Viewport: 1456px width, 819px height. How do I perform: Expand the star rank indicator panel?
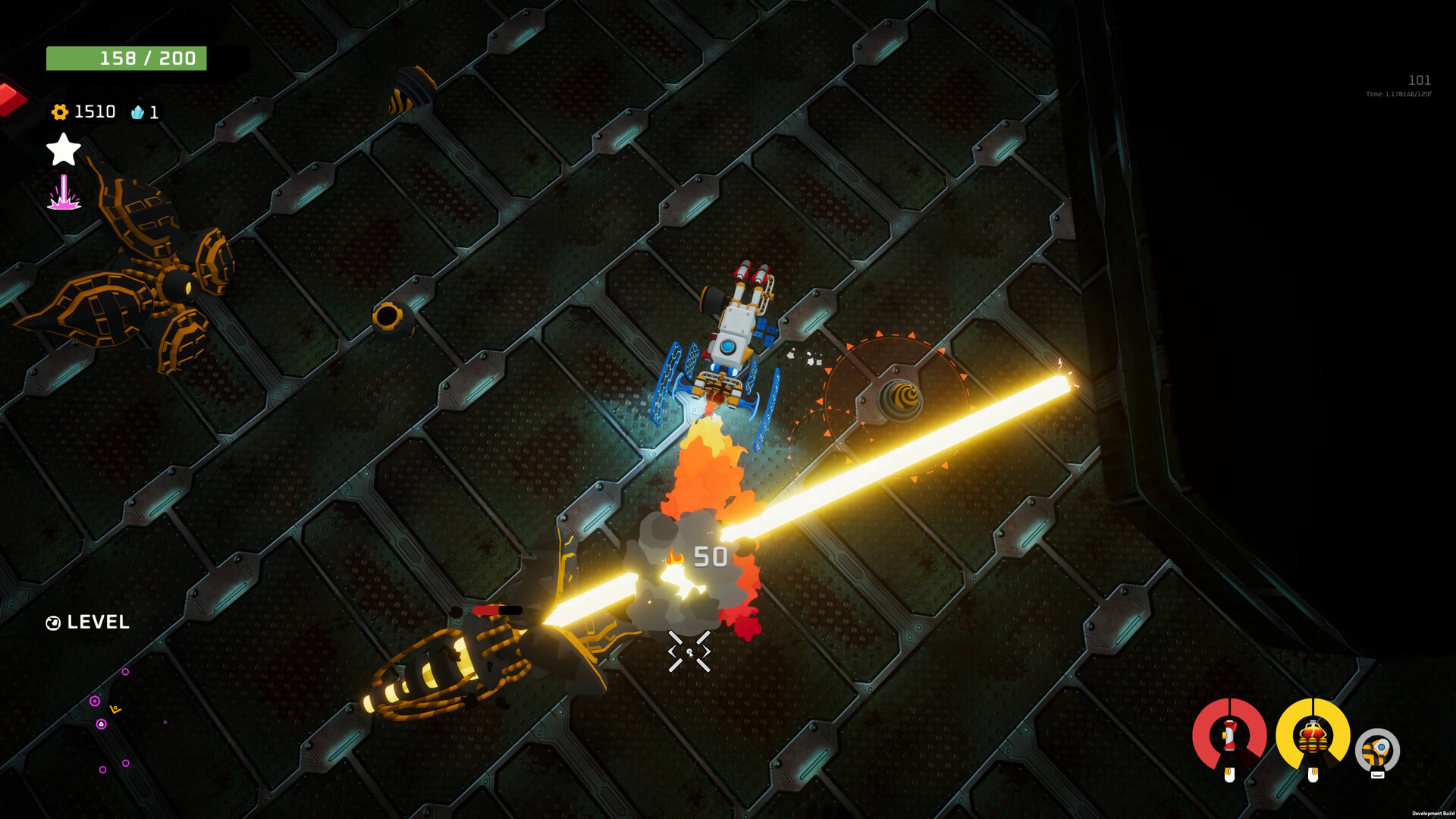[63, 149]
